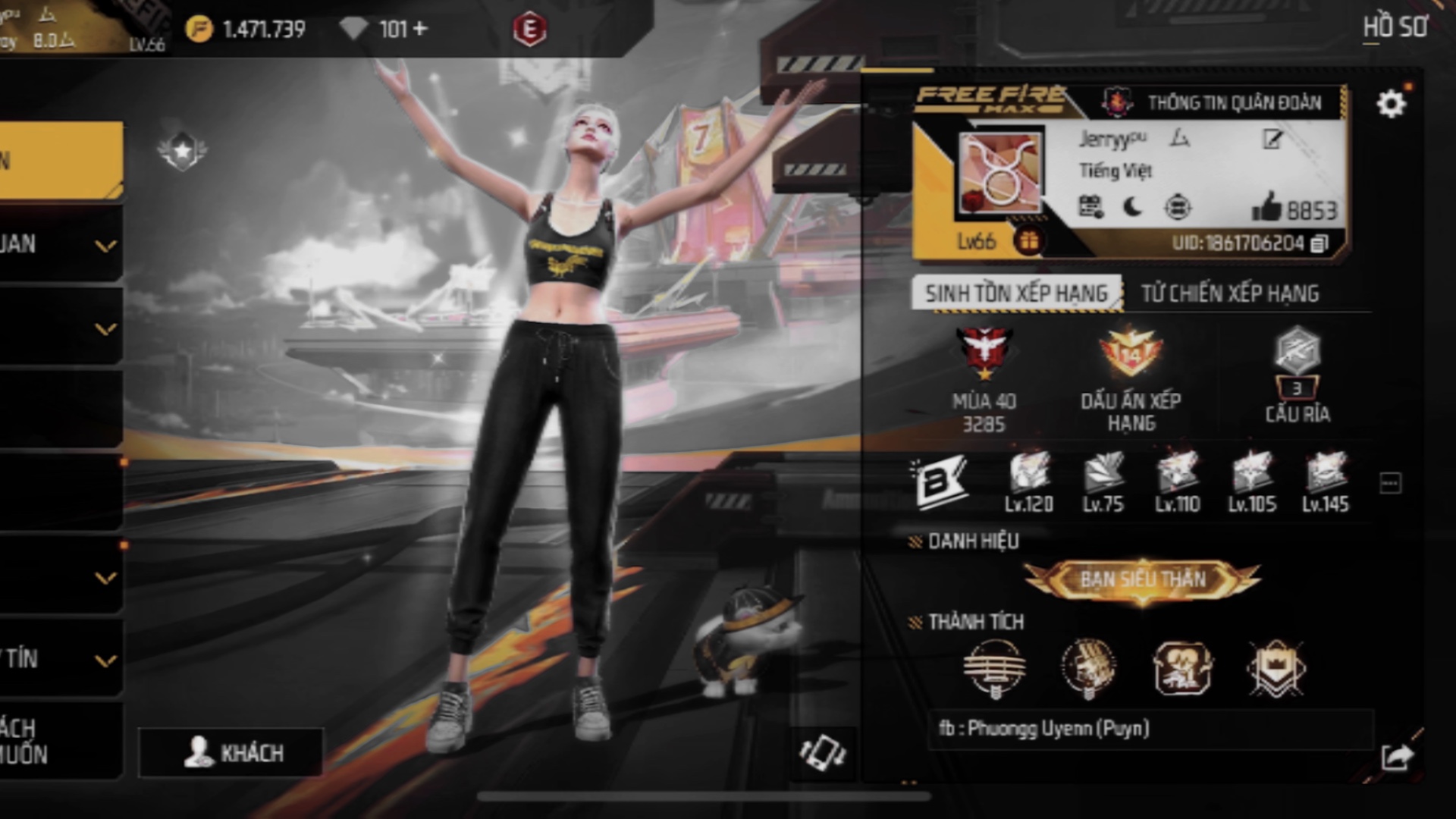Expand more weapons with the ellipsis button
Viewport: 1456px width, 819px height.
pyautogui.click(x=1390, y=482)
